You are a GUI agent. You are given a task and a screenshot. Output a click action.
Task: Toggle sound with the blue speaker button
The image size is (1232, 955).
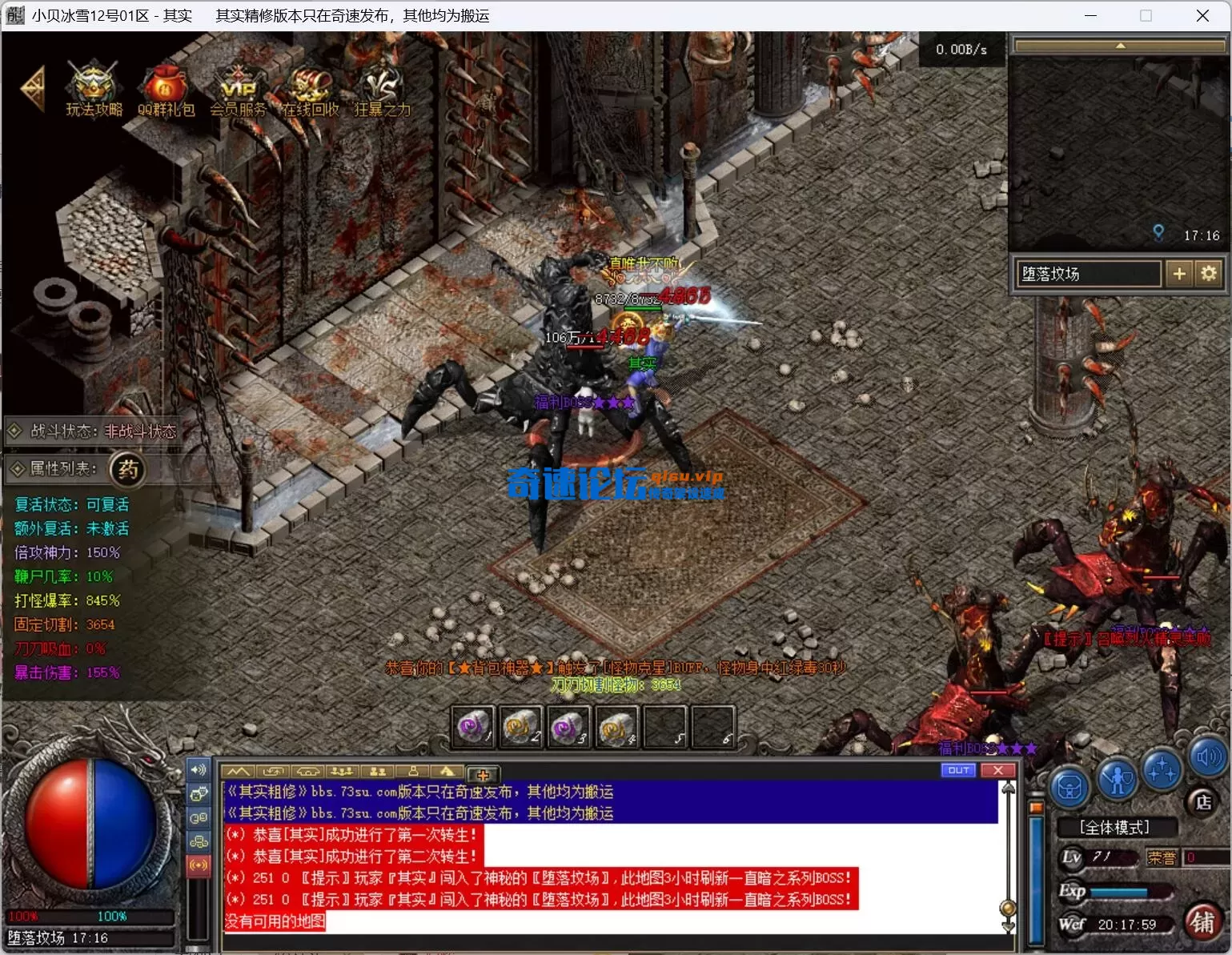point(1208,756)
